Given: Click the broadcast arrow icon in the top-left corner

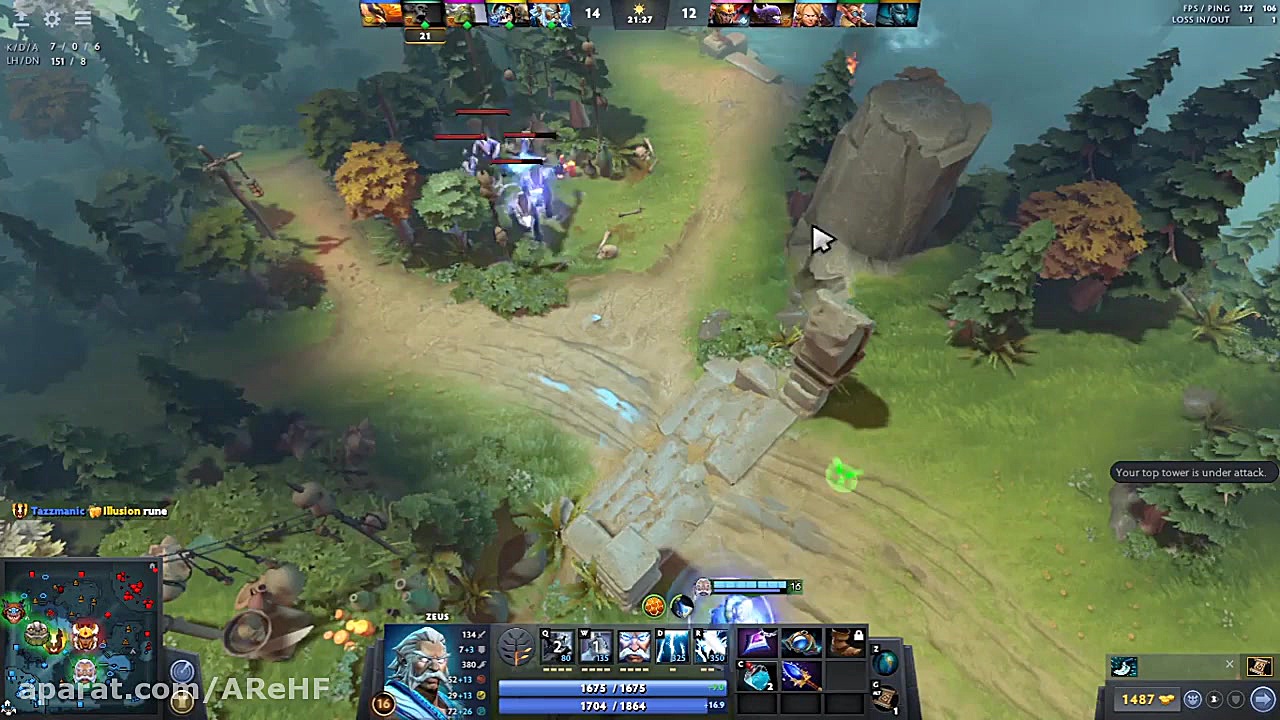Looking at the screenshot, I should click(21, 17).
